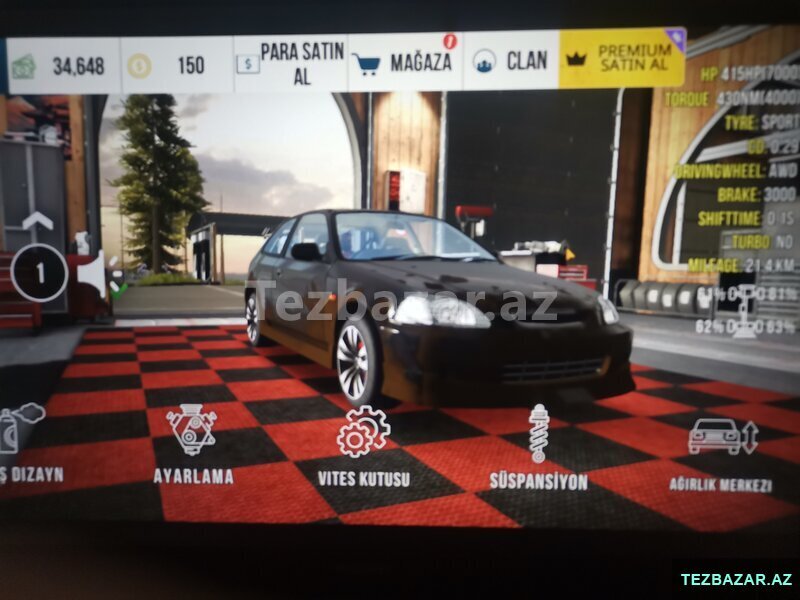Viewport: 800px width, 600px height.
Task: Tap the horn speaker icon
Action: (91, 273)
